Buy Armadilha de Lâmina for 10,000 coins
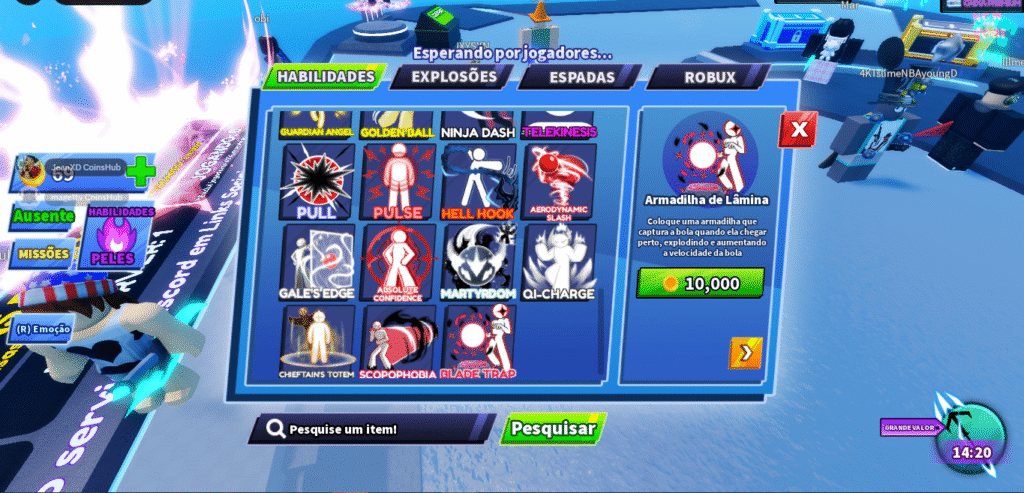The width and height of the screenshot is (1024, 493). pos(700,284)
